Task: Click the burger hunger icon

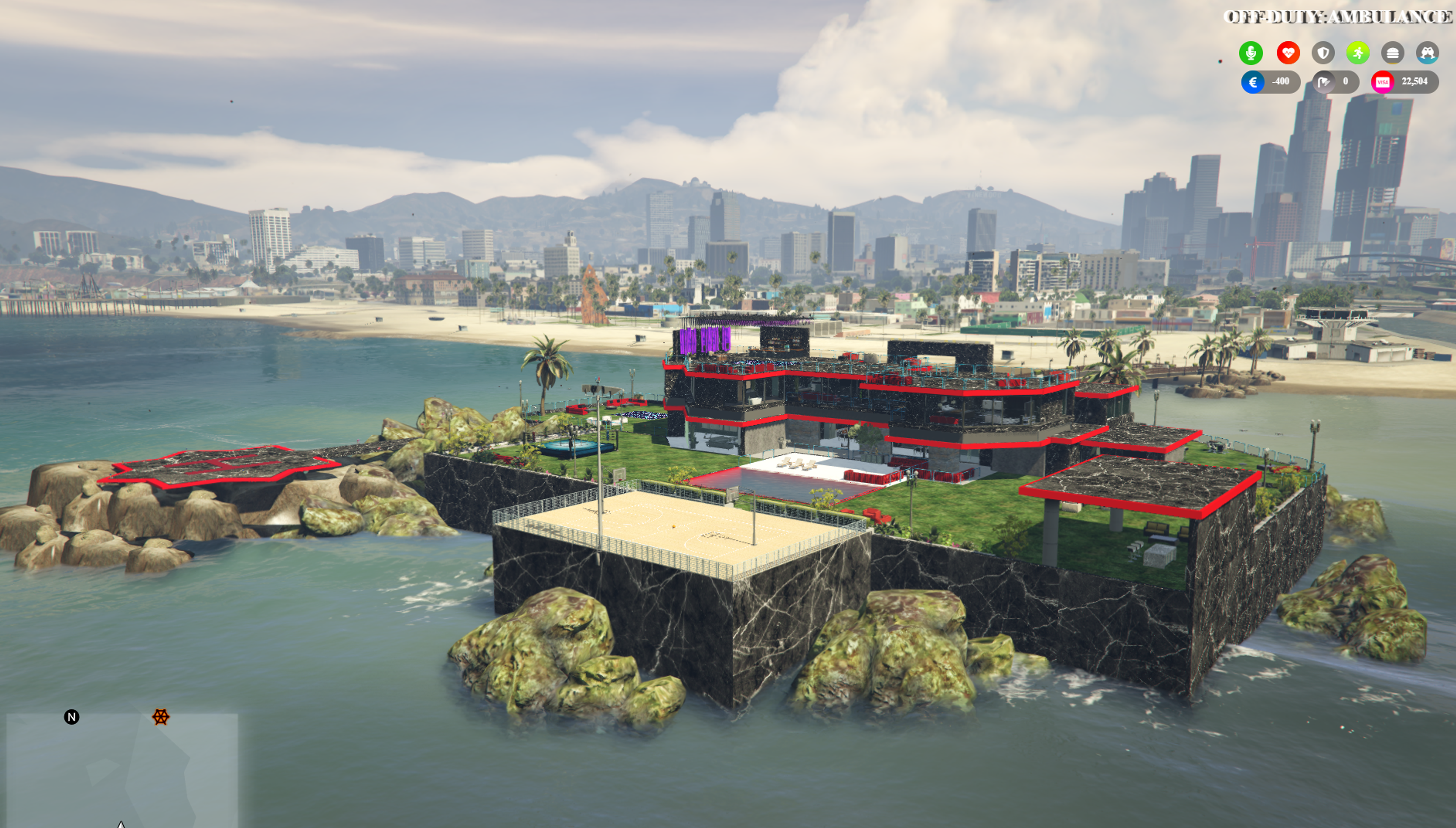Action: click(x=1392, y=53)
